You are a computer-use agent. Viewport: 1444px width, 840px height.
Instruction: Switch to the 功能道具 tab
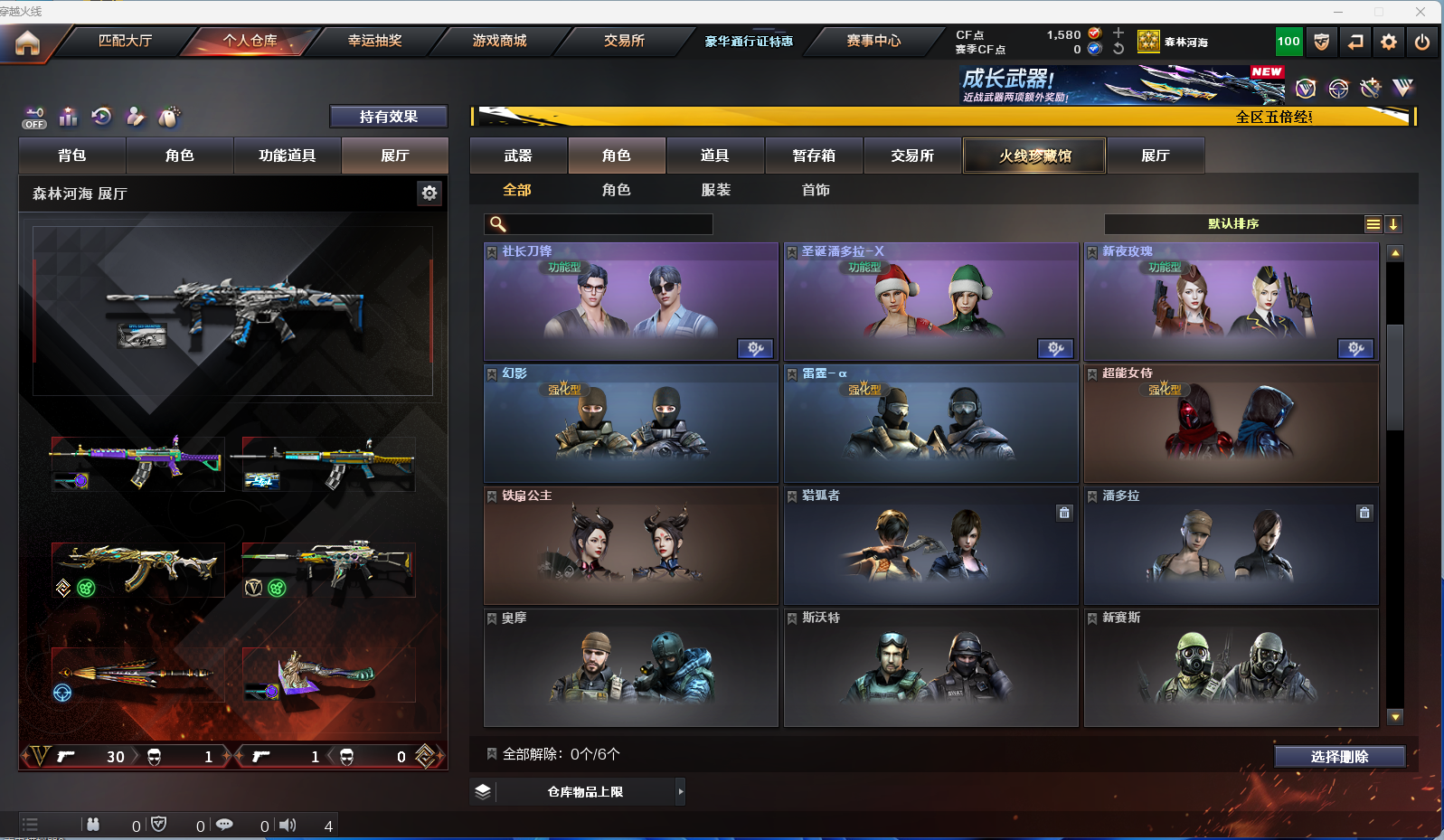coord(287,156)
